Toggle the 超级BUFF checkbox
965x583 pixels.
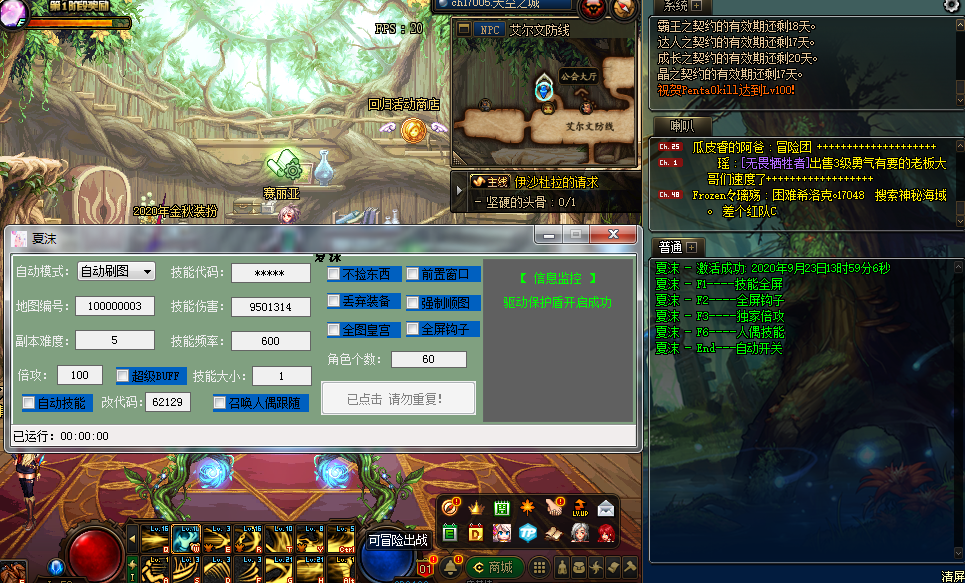(x=123, y=376)
